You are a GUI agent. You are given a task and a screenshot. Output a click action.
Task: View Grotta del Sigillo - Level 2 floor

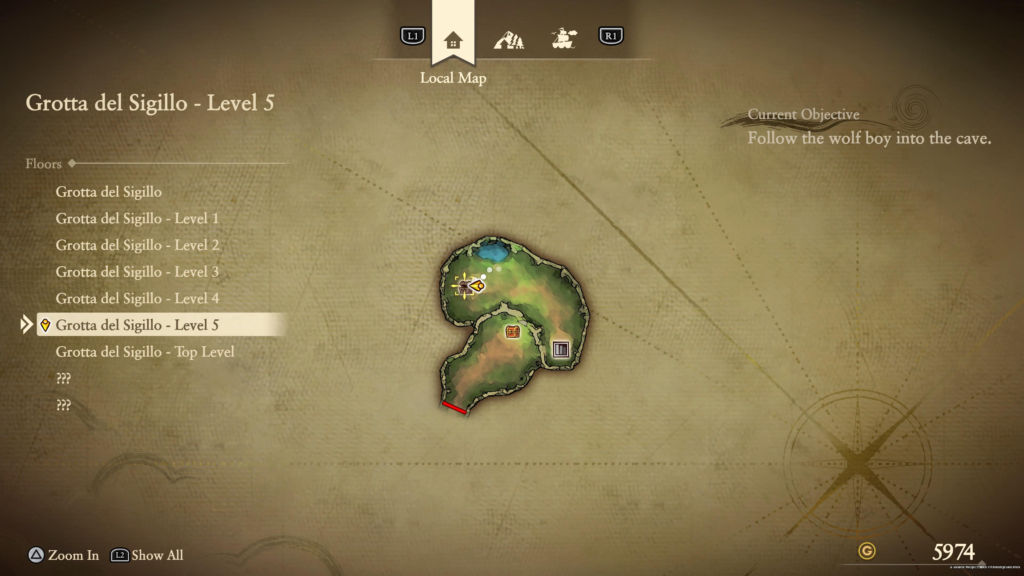[x=137, y=245]
